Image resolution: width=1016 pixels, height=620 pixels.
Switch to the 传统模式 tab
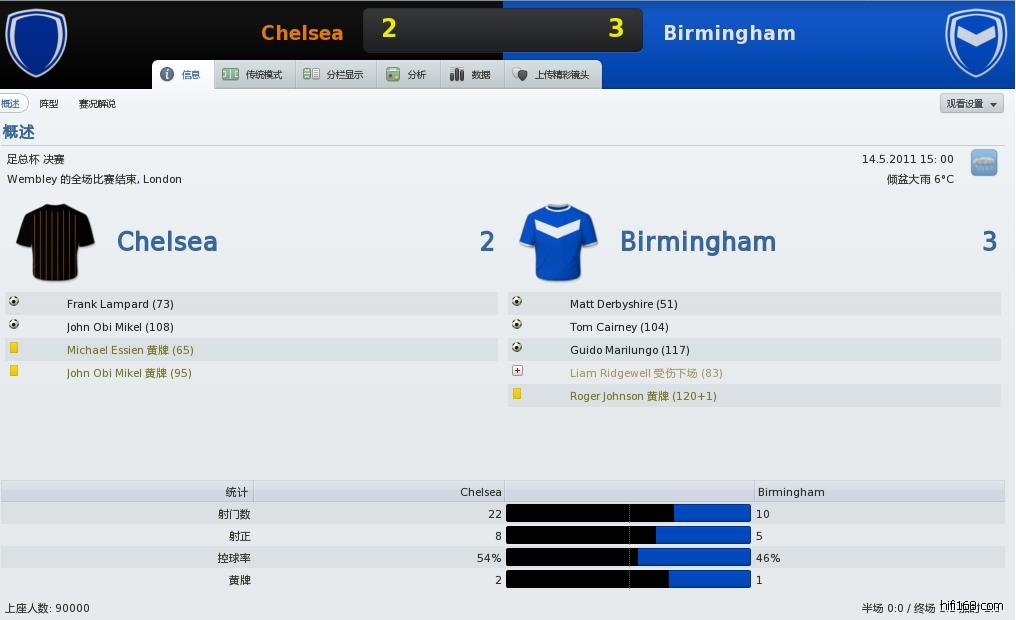click(x=253, y=75)
